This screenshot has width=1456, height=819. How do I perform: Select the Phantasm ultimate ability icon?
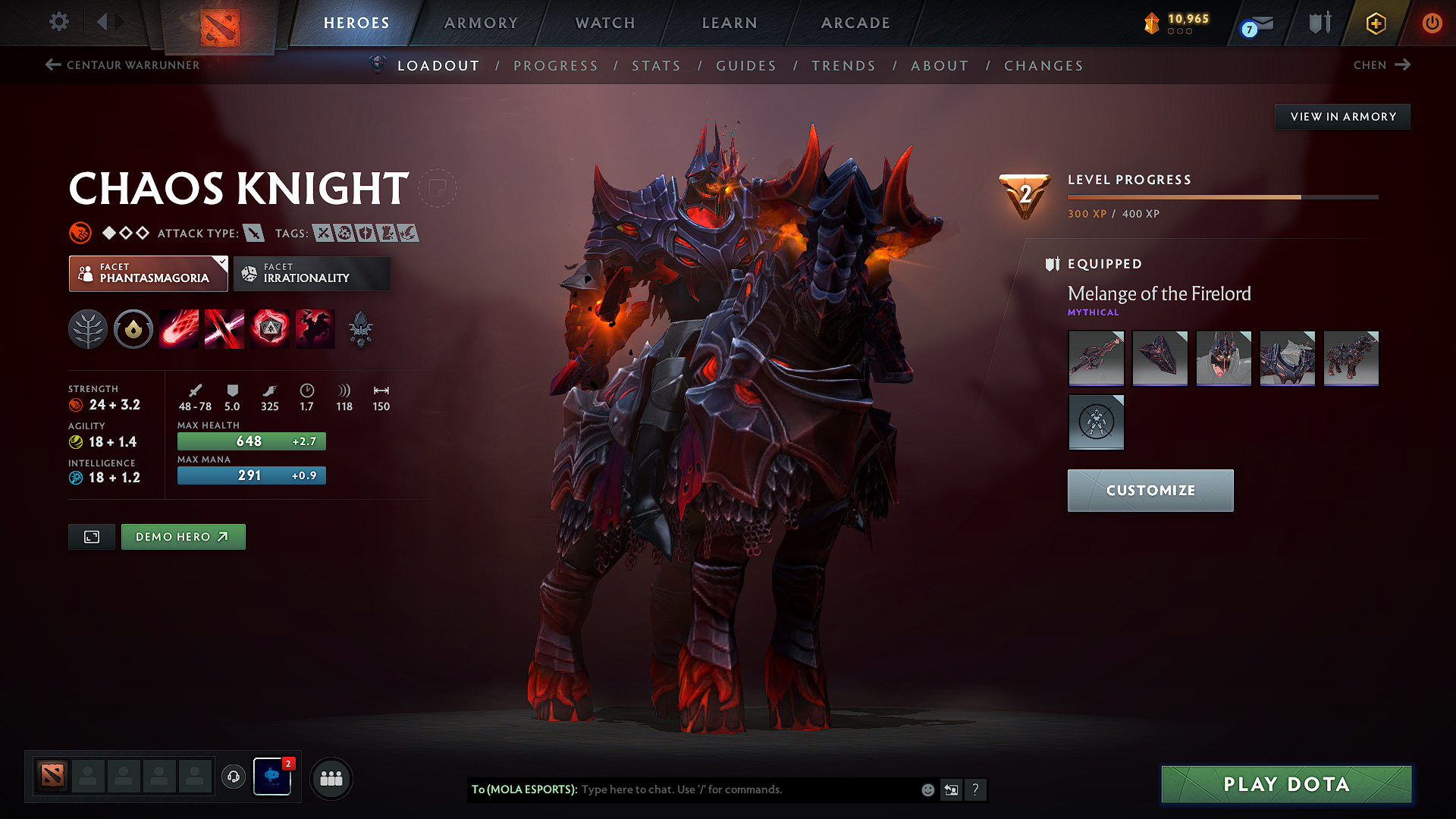click(x=315, y=328)
